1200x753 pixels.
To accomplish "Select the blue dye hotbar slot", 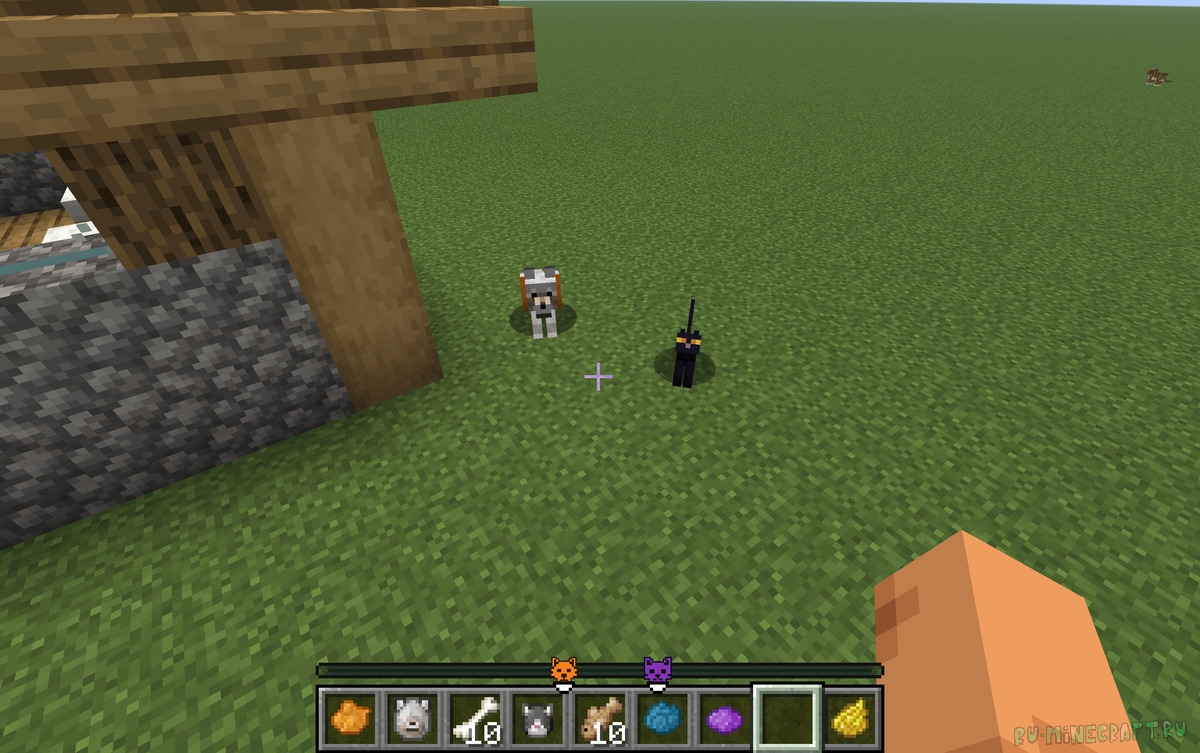I will click(661, 717).
